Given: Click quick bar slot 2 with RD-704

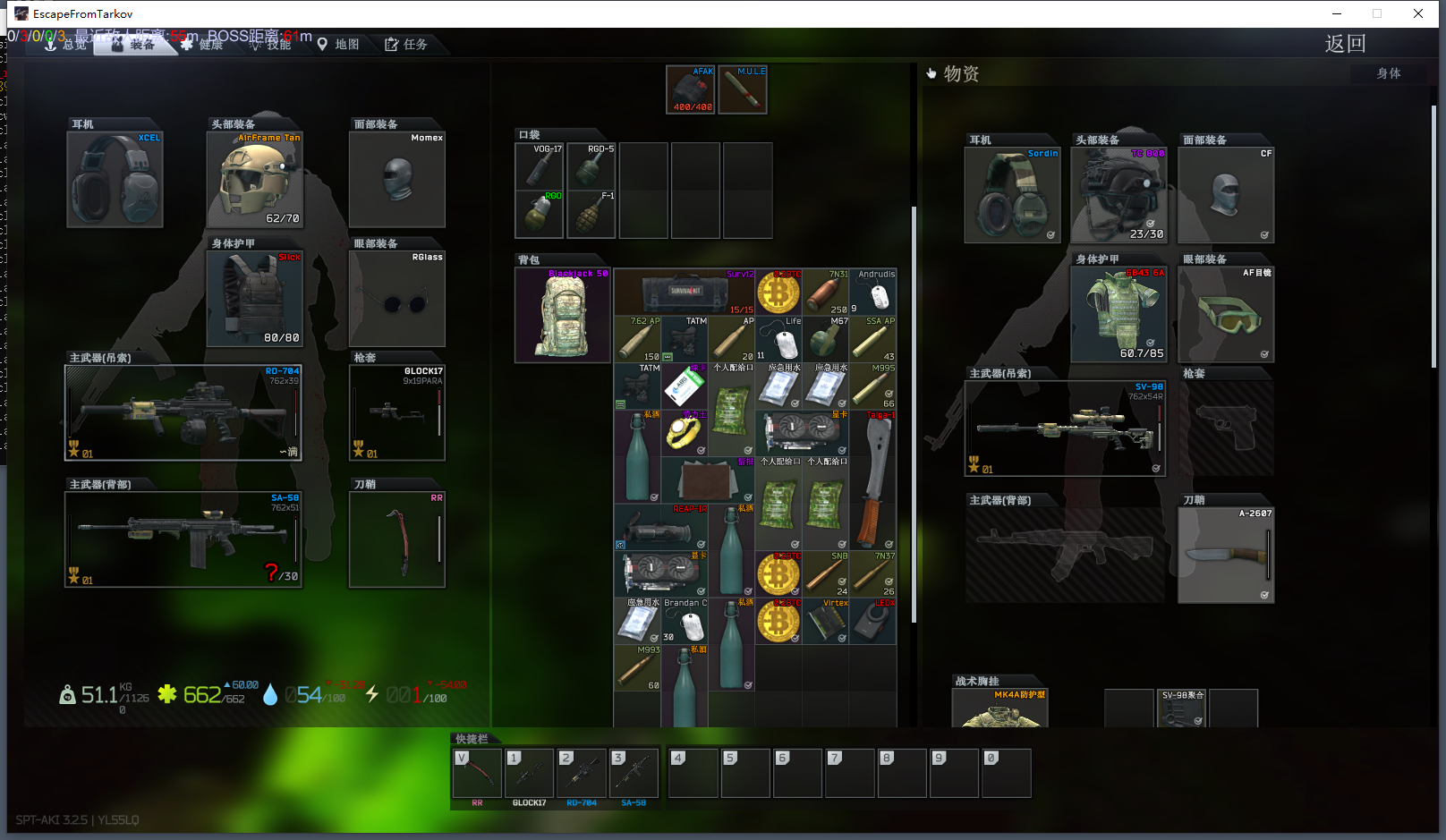Looking at the screenshot, I should click(x=582, y=773).
